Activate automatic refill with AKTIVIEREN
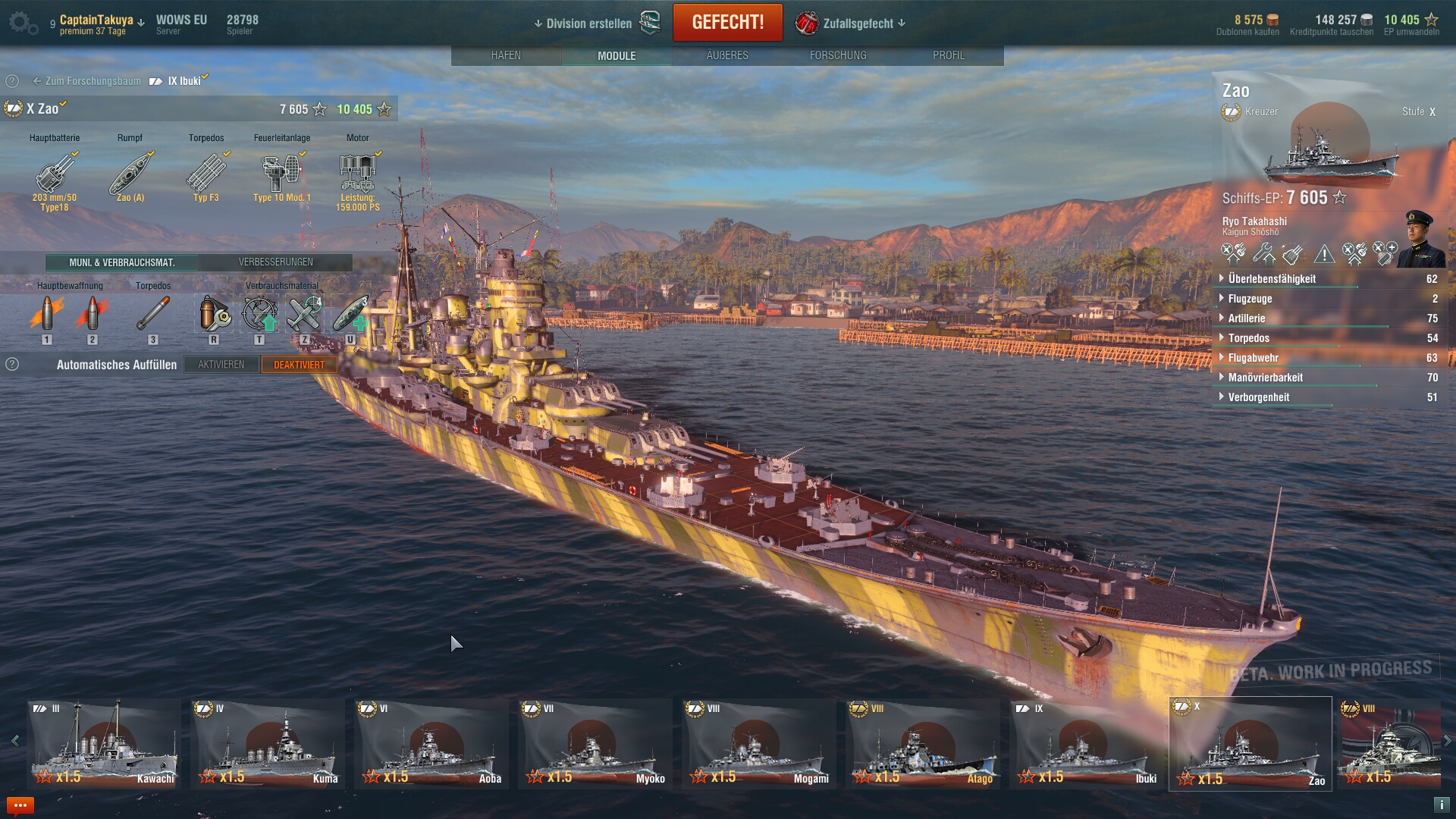 (x=221, y=365)
